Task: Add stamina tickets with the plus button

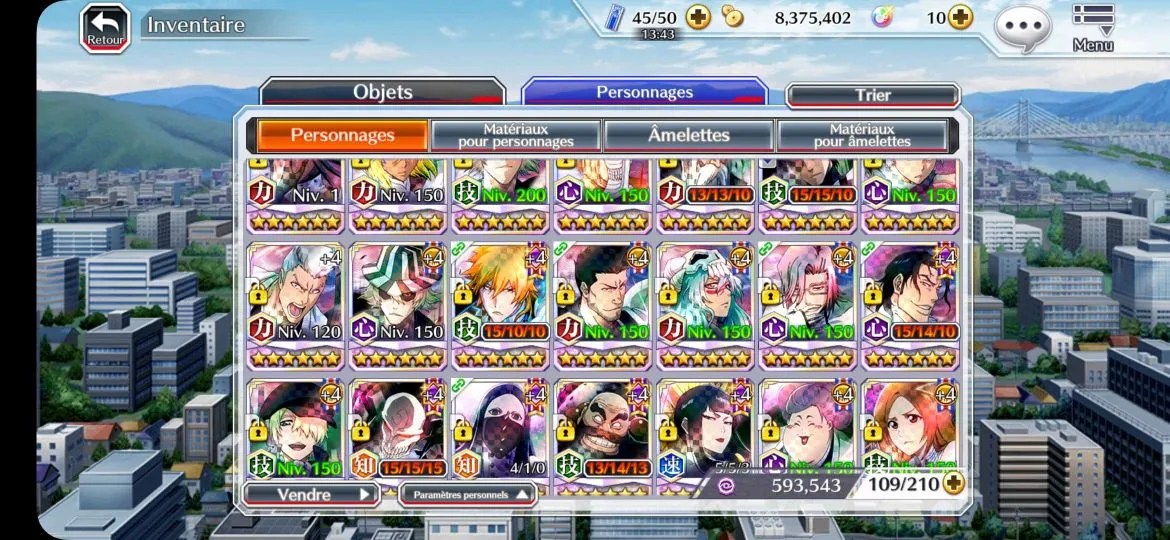Action: pos(697,18)
